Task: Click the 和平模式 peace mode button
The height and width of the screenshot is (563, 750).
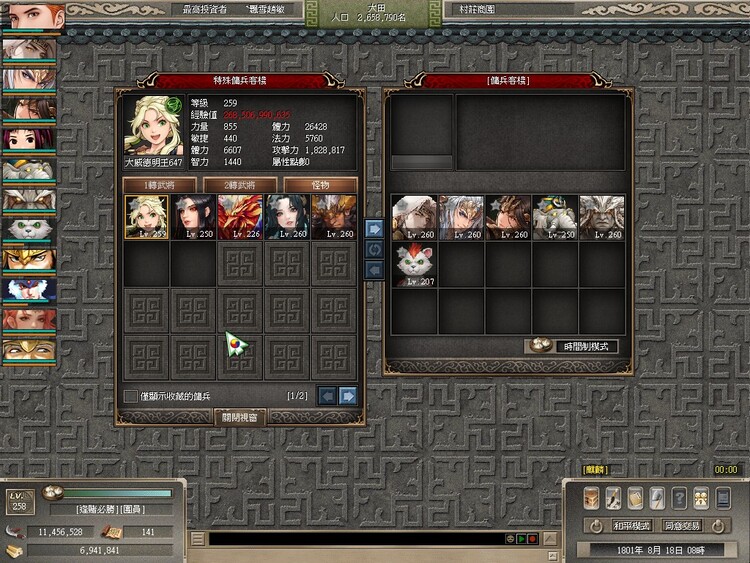Action: click(632, 525)
